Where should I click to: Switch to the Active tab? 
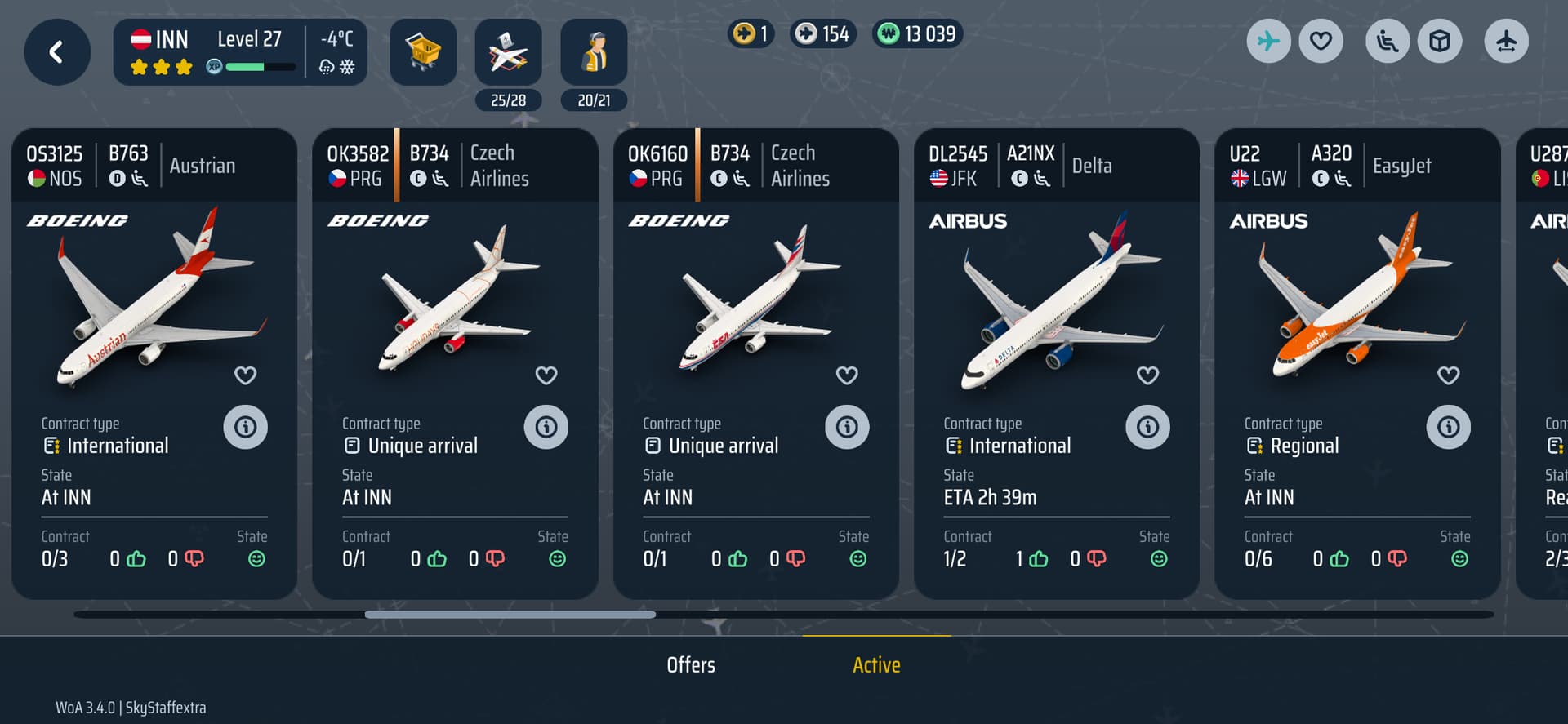876,665
